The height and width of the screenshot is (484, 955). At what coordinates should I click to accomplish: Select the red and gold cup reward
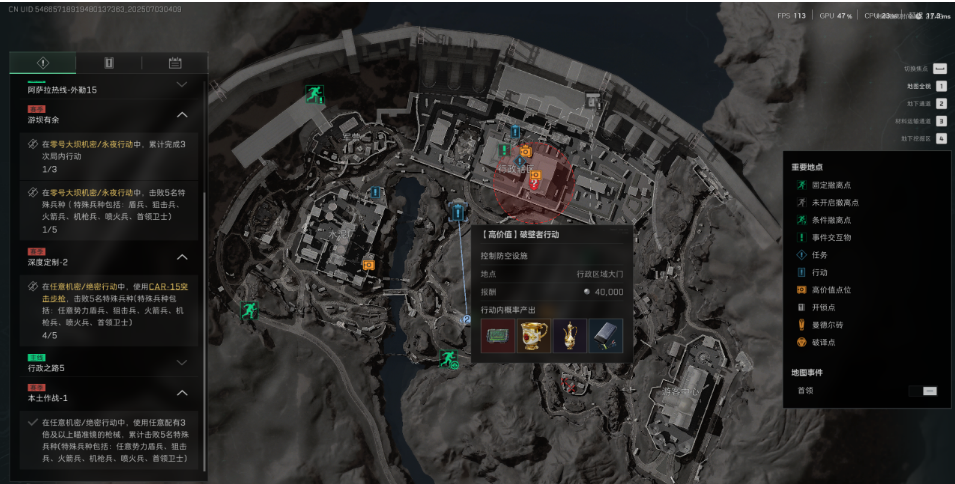point(532,335)
